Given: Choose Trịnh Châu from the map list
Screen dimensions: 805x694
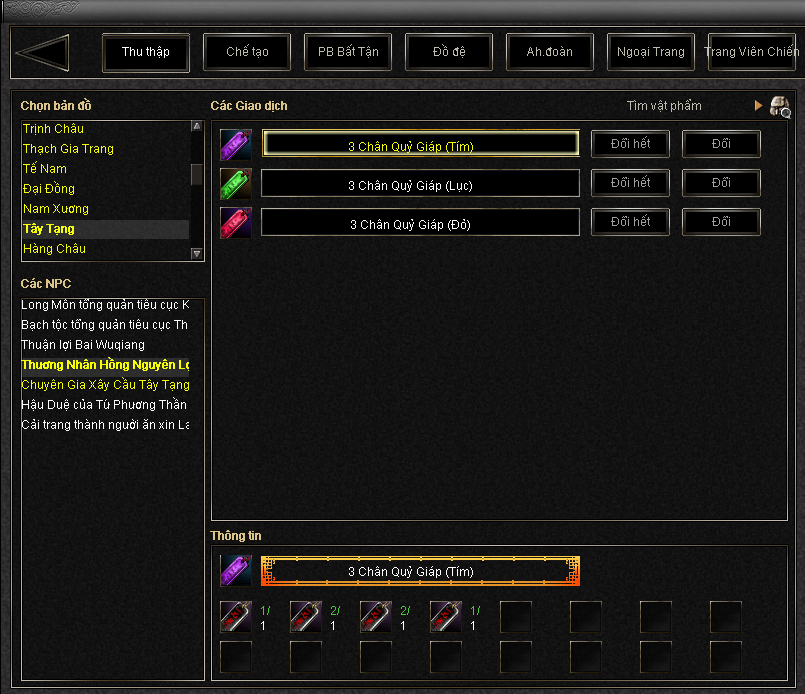Looking at the screenshot, I should (54, 129).
